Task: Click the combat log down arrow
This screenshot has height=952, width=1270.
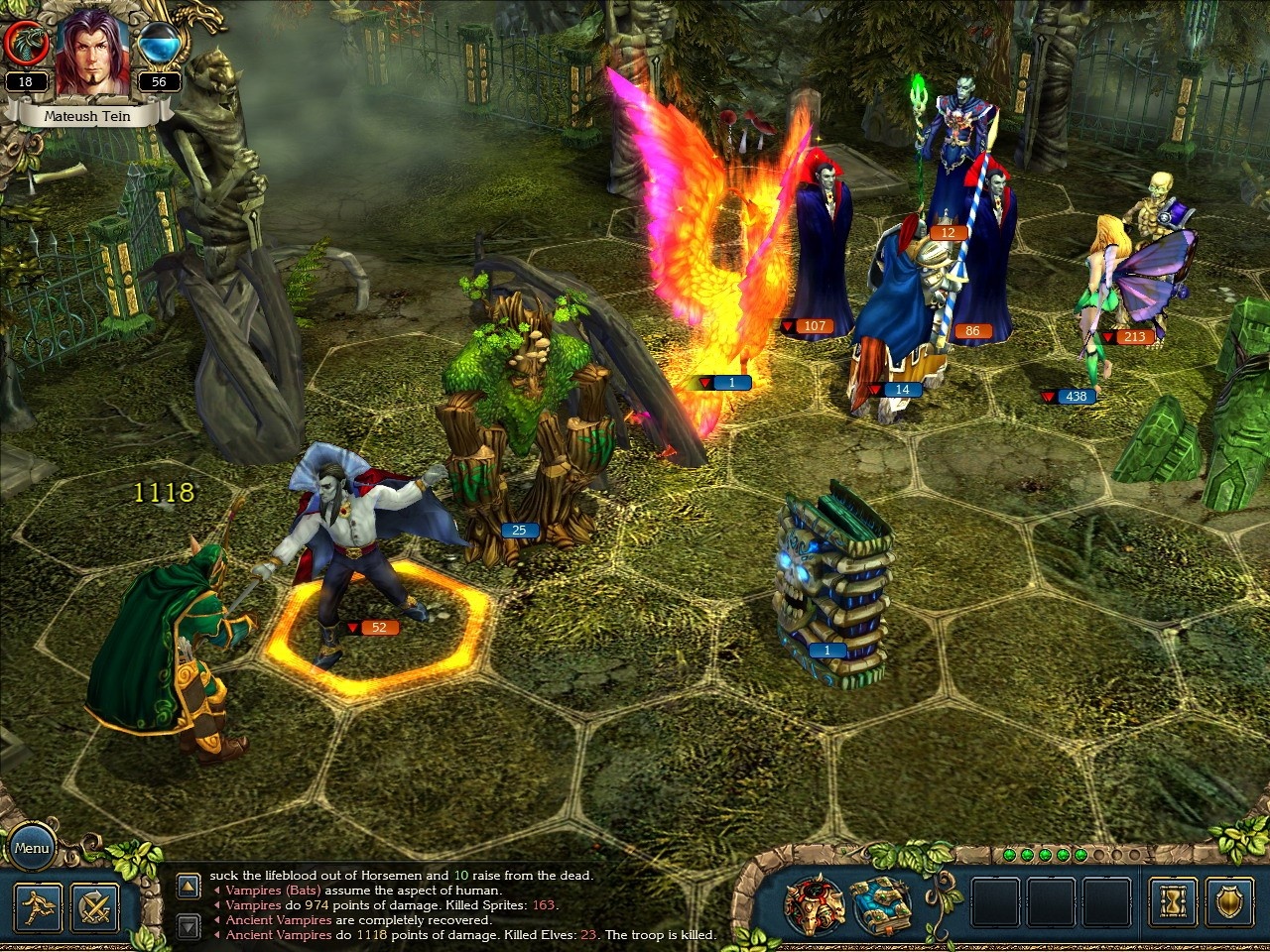Action: coord(189,927)
